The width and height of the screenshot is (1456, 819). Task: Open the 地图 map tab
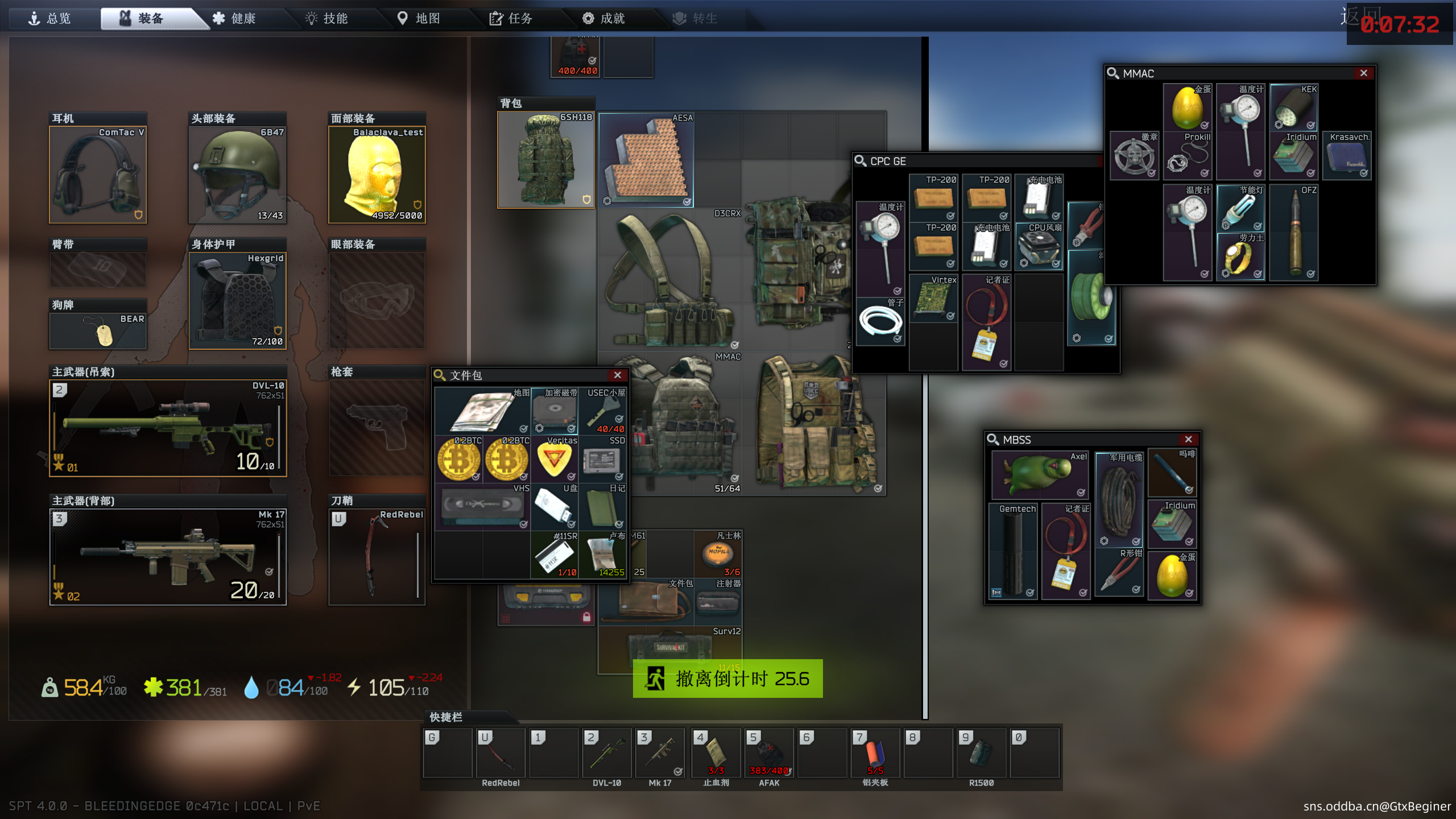pos(419,19)
